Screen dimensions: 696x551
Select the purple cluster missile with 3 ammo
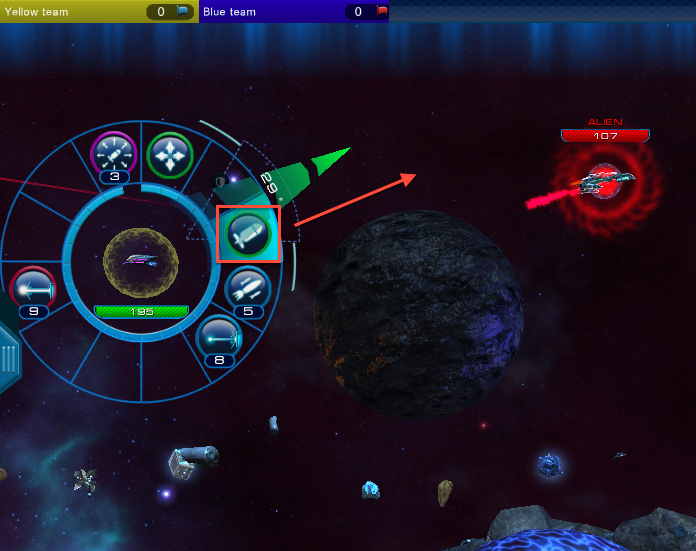[x=113, y=154]
